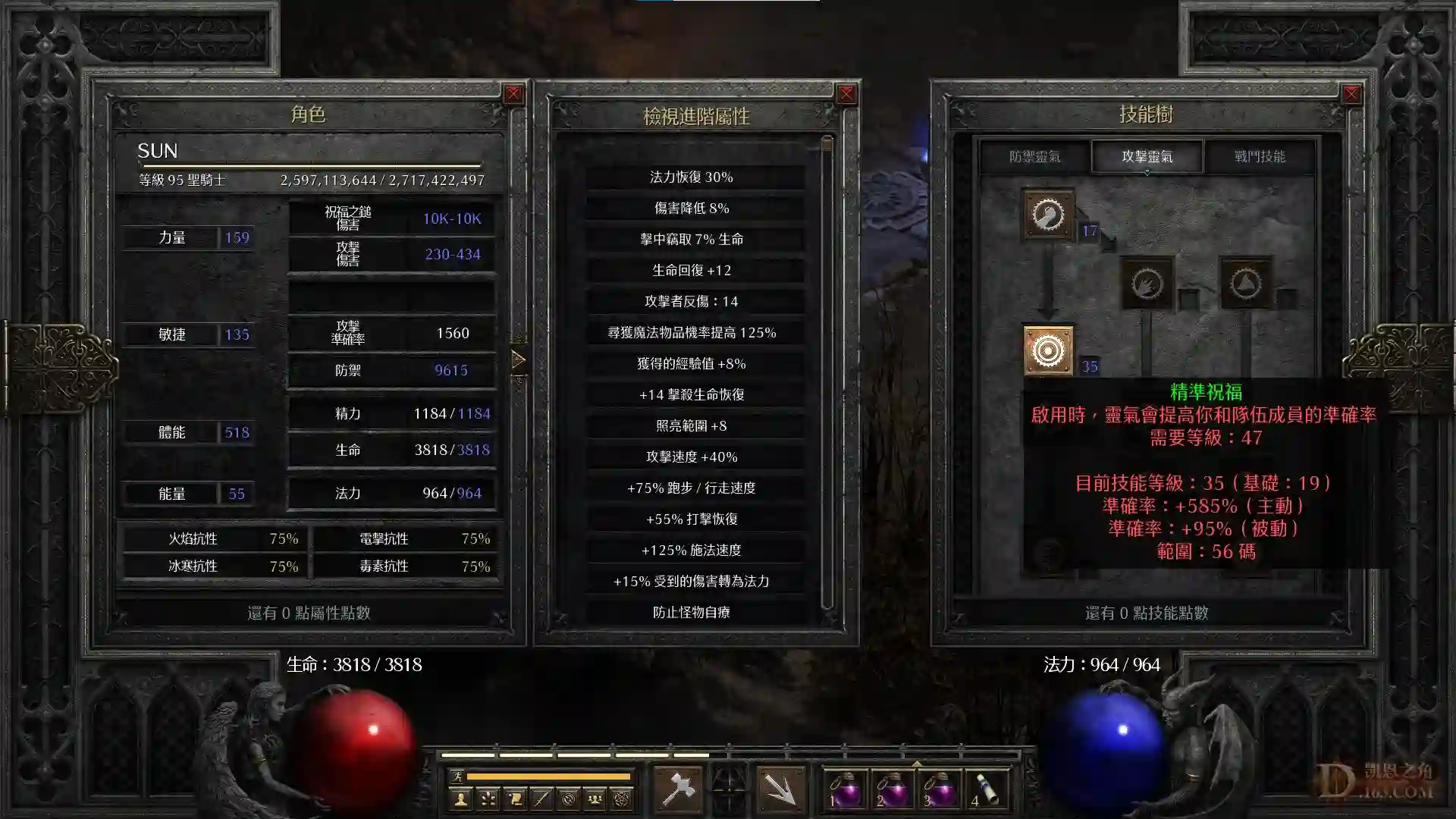Click the Holy Fire aura skill icon
Image resolution: width=1456 pixels, height=819 pixels.
pos(1147,284)
